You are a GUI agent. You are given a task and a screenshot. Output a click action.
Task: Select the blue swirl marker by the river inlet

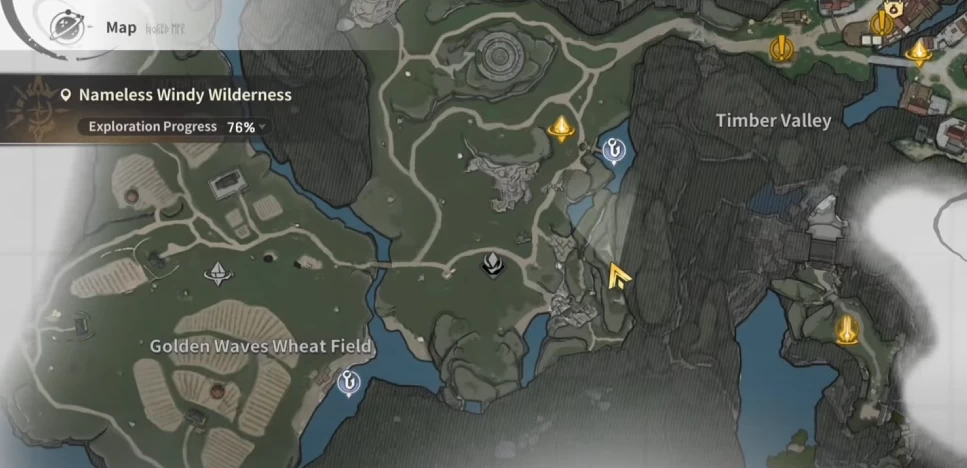click(x=612, y=150)
